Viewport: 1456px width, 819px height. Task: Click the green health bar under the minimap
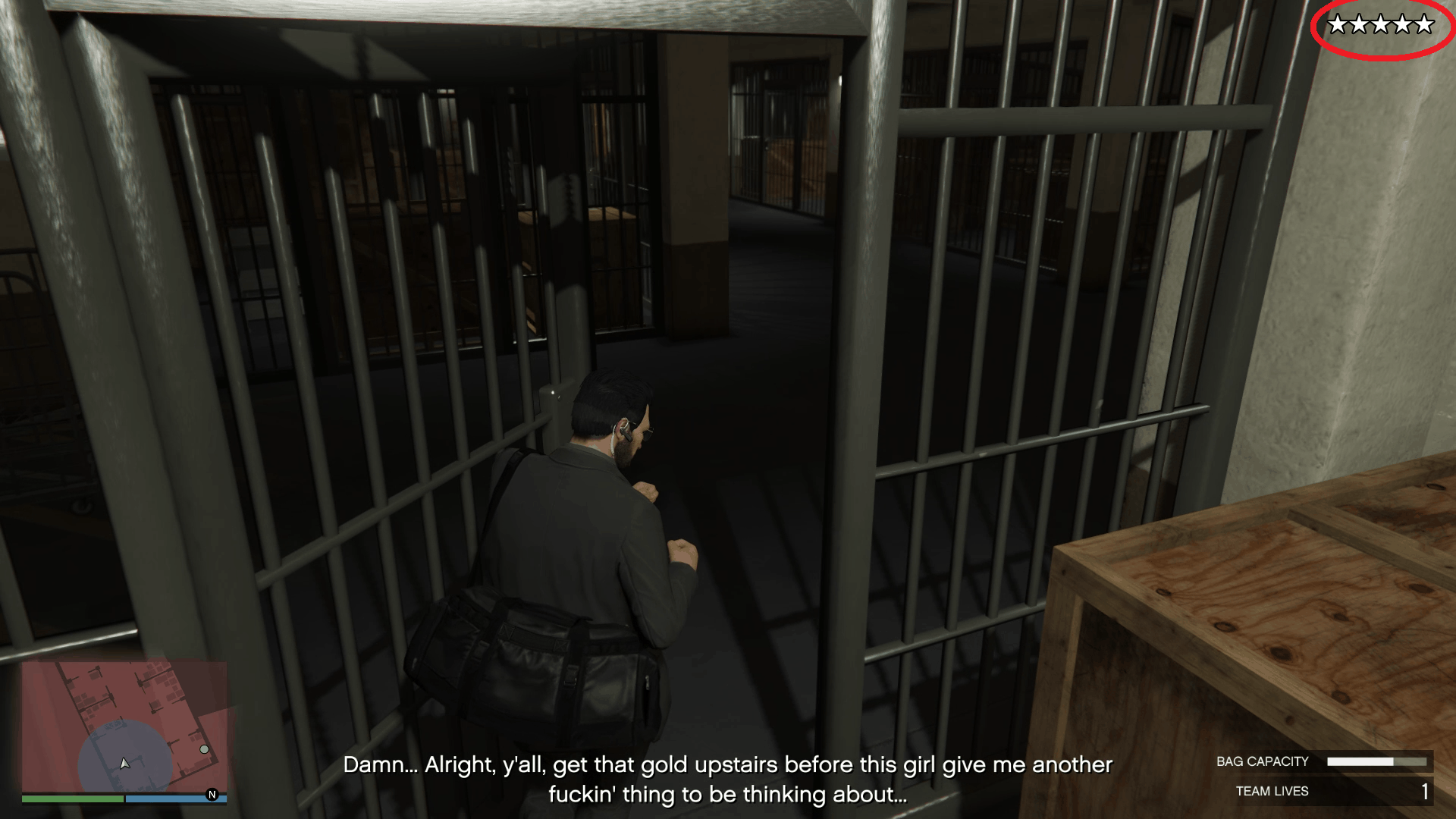click(x=72, y=799)
